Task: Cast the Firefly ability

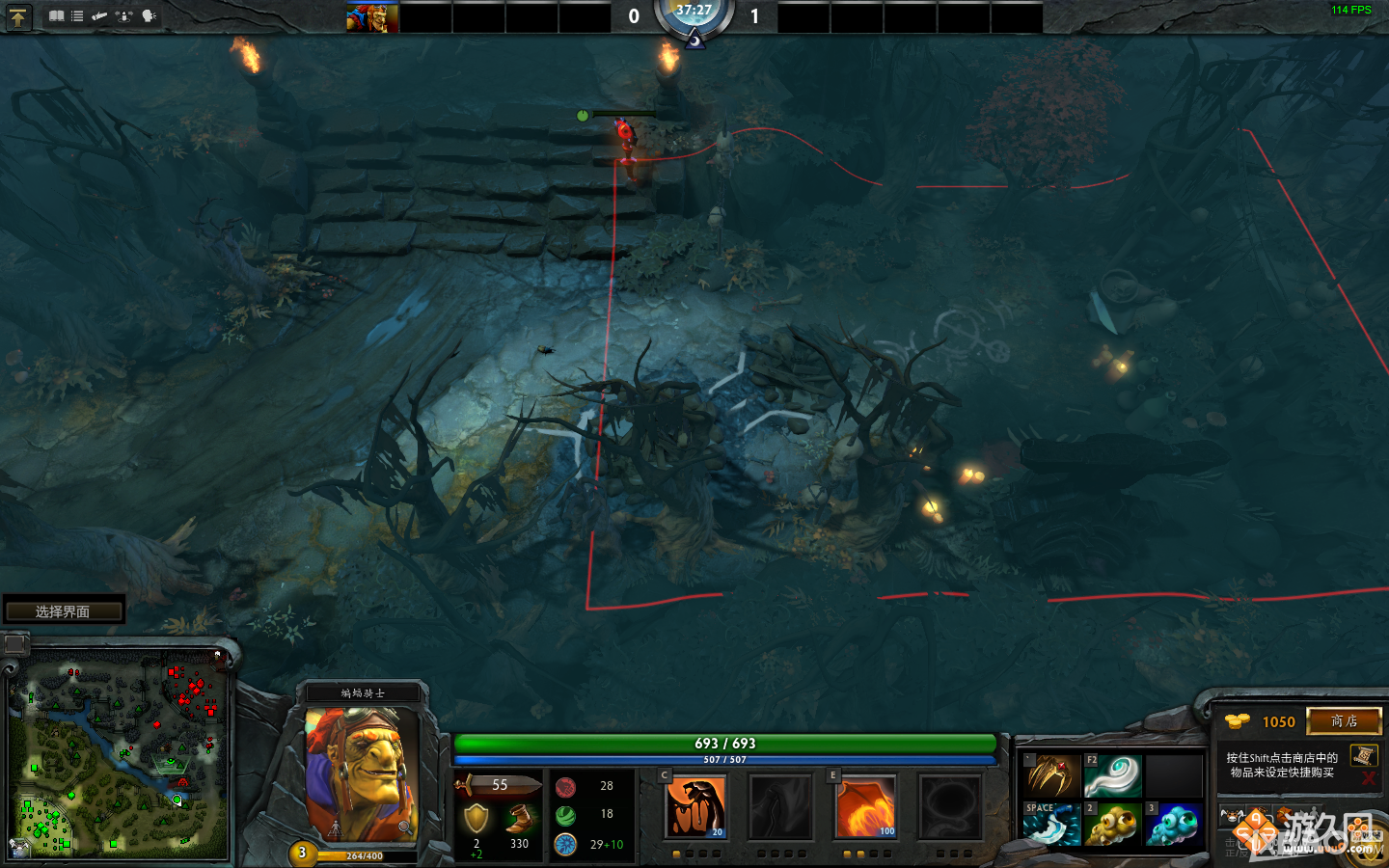Action: [x=865, y=806]
